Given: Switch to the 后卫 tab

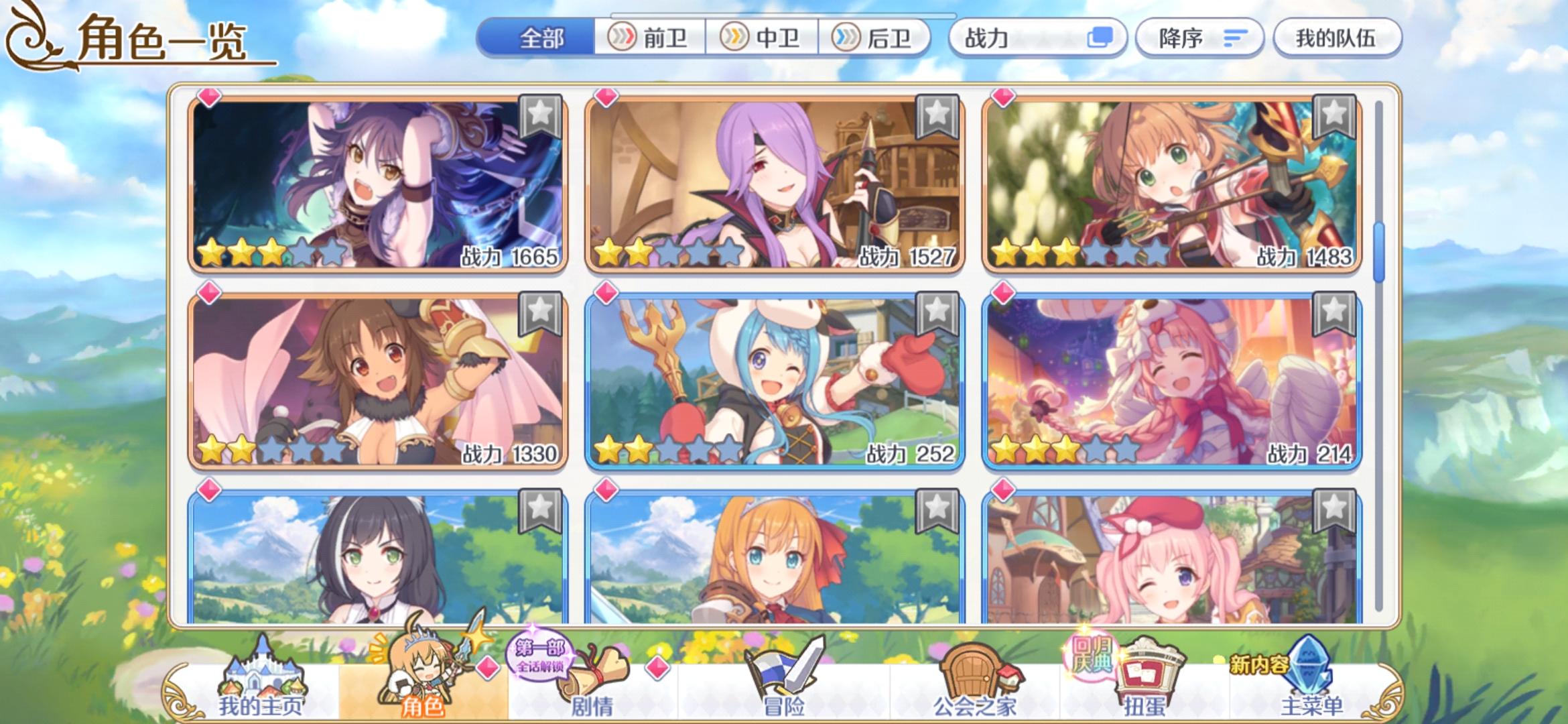Looking at the screenshot, I should [888, 38].
